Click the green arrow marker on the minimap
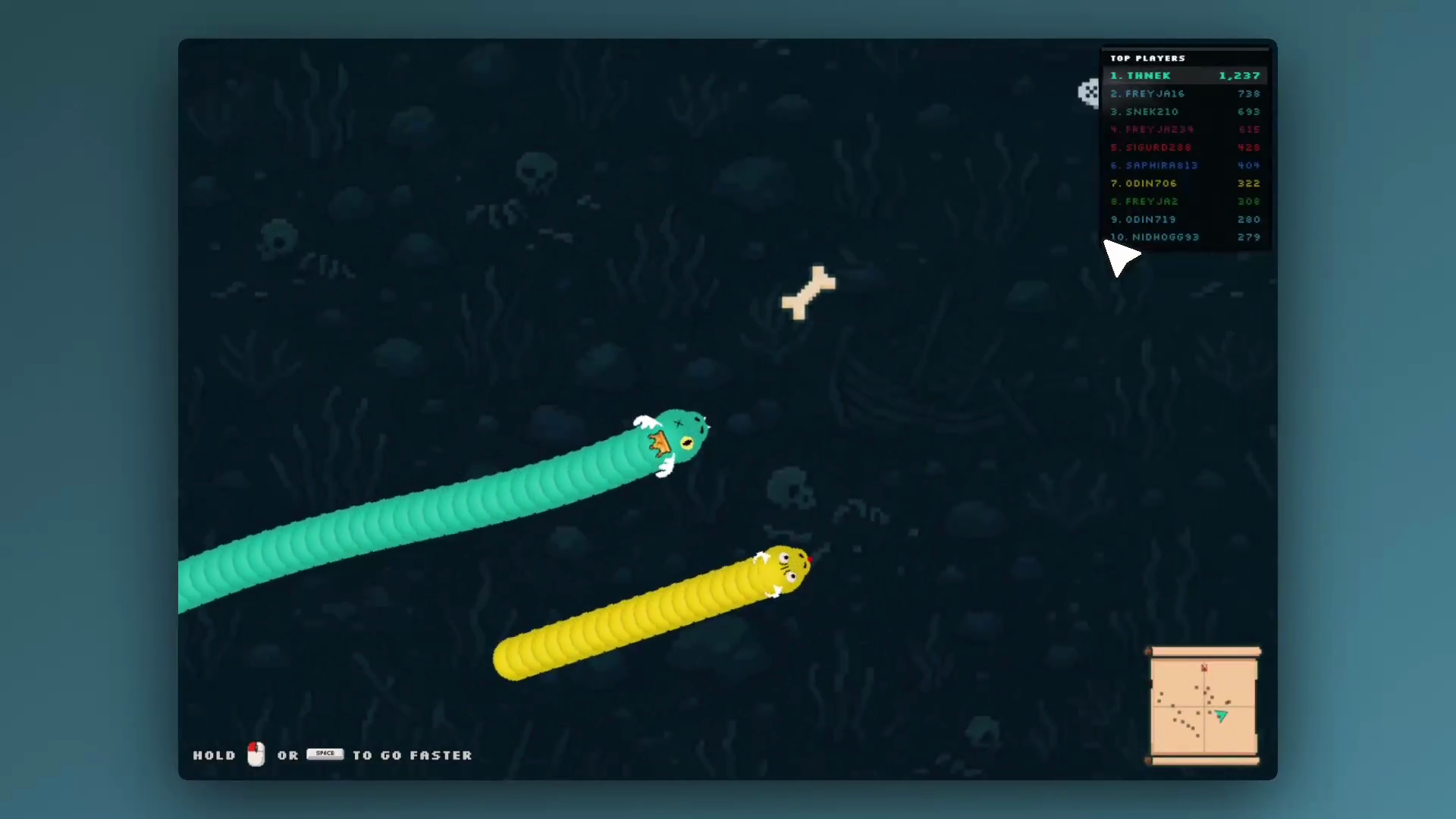This screenshot has width=1456, height=819. click(x=1221, y=716)
